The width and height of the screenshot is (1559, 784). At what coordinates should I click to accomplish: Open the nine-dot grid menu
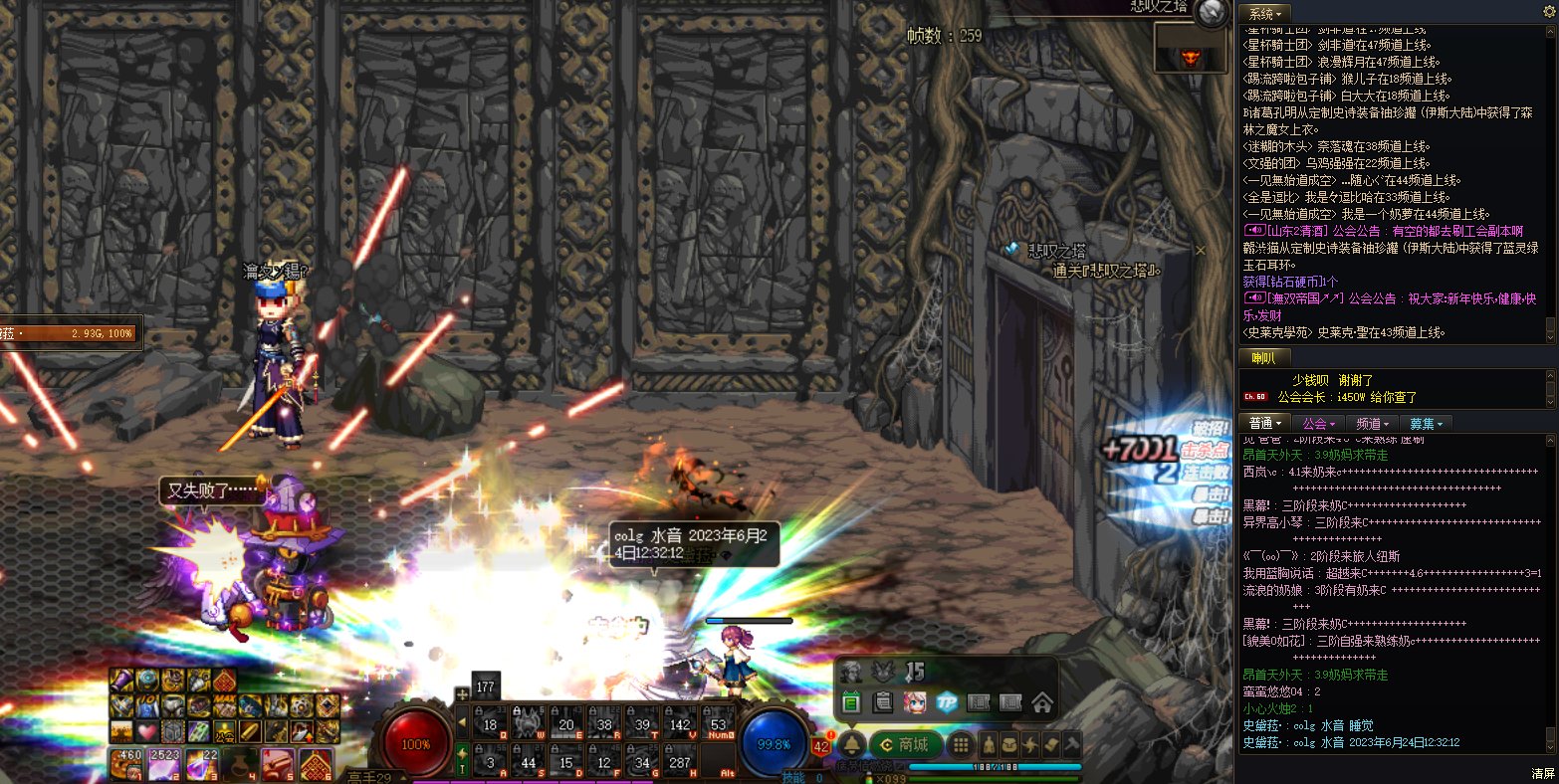coord(960,744)
